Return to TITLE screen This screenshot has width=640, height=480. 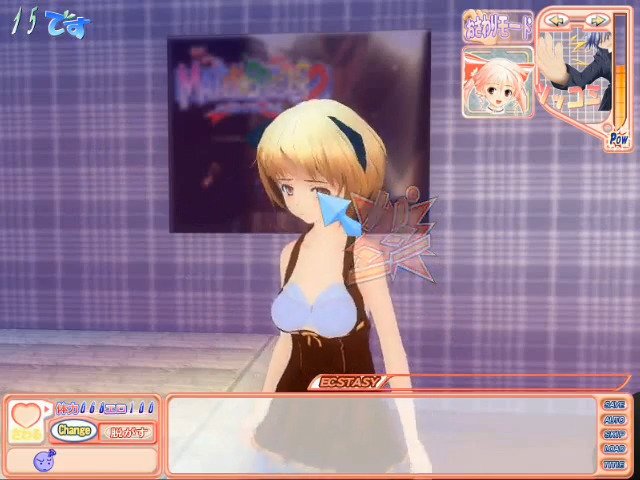tap(613, 465)
